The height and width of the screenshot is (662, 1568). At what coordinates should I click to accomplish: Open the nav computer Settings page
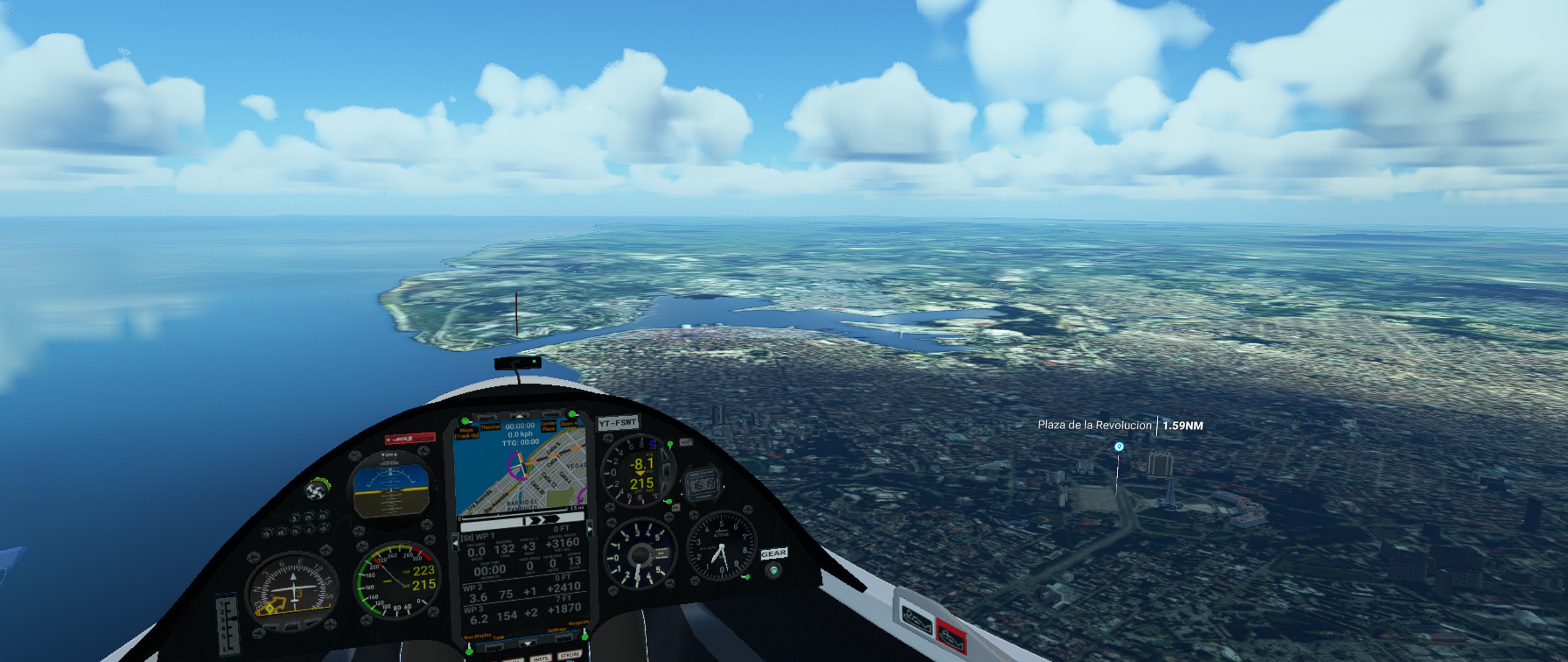click(x=557, y=630)
